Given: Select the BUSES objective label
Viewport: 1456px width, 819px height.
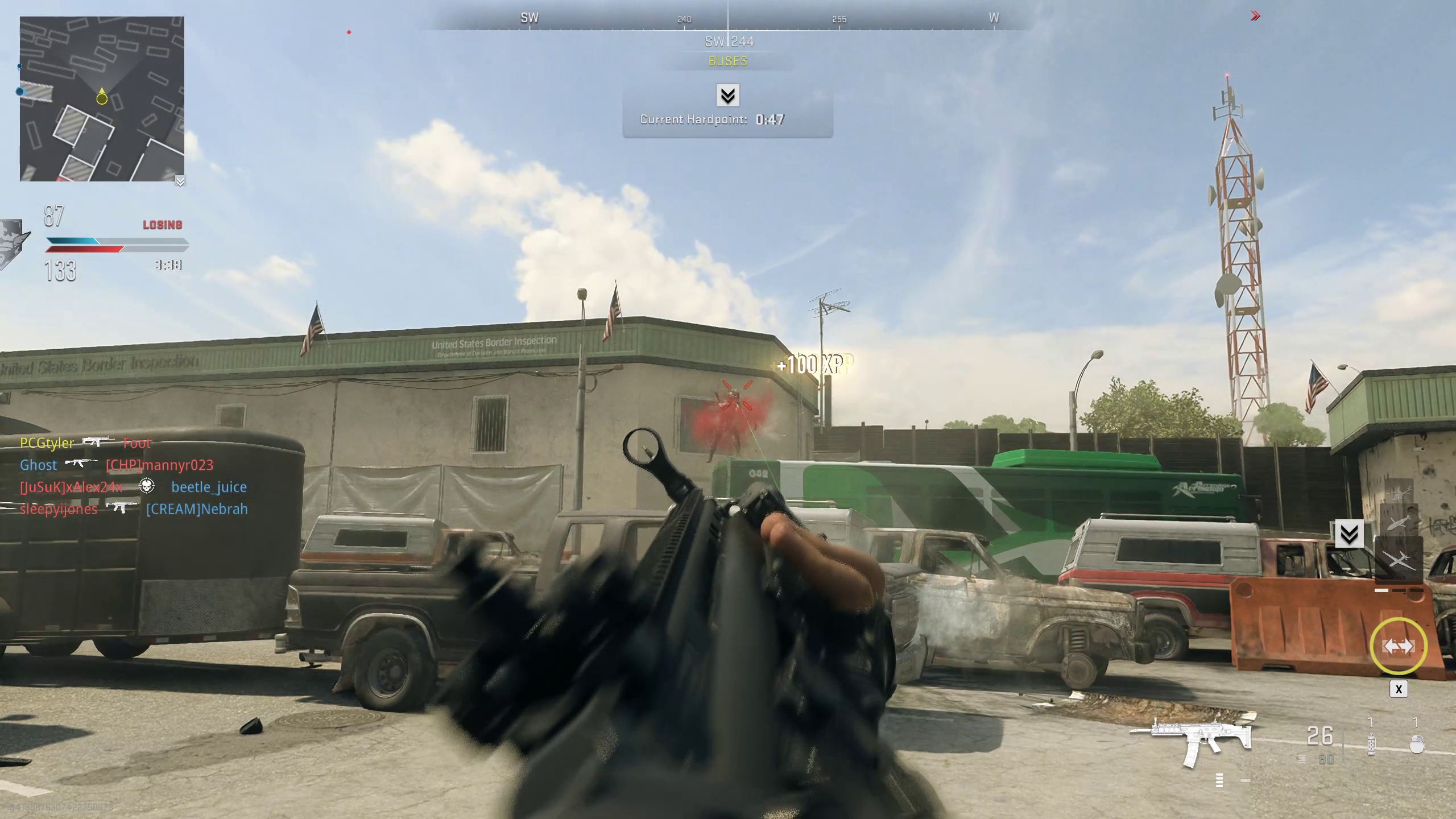Looking at the screenshot, I should tap(727, 61).
